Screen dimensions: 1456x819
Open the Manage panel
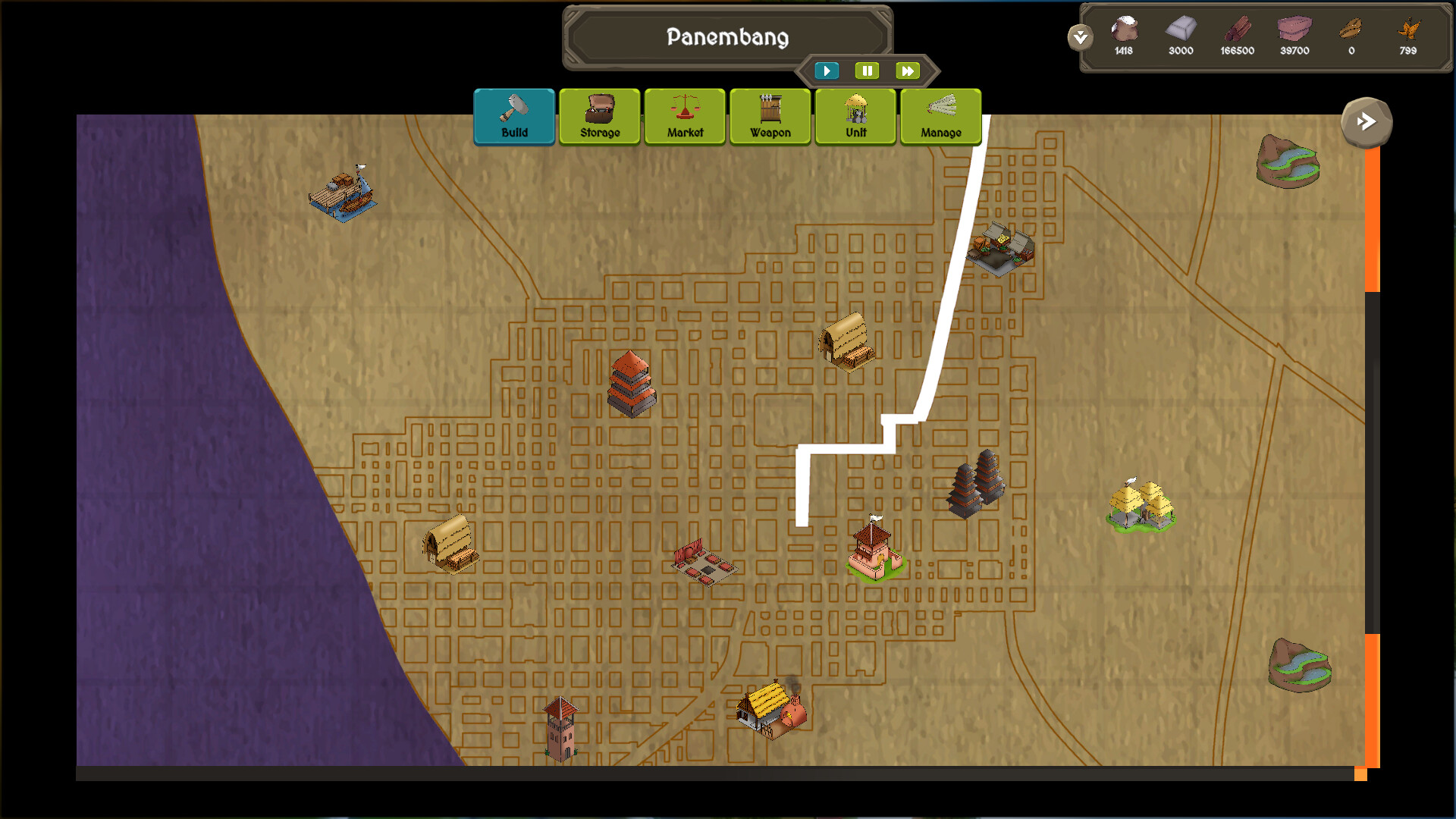pyautogui.click(x=940, y=116)
